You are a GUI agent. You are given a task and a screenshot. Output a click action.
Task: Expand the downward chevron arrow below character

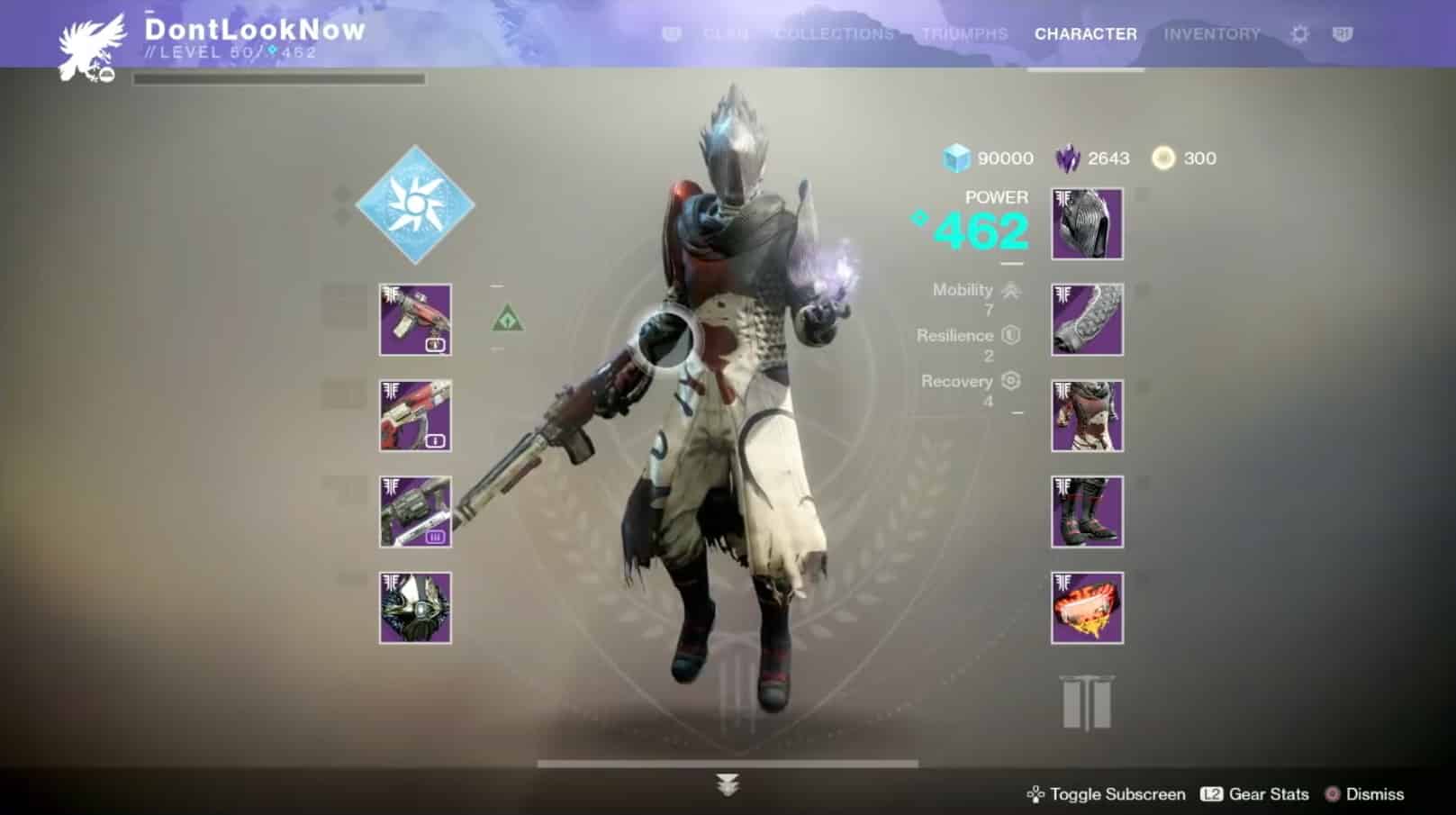pos(728,785)
